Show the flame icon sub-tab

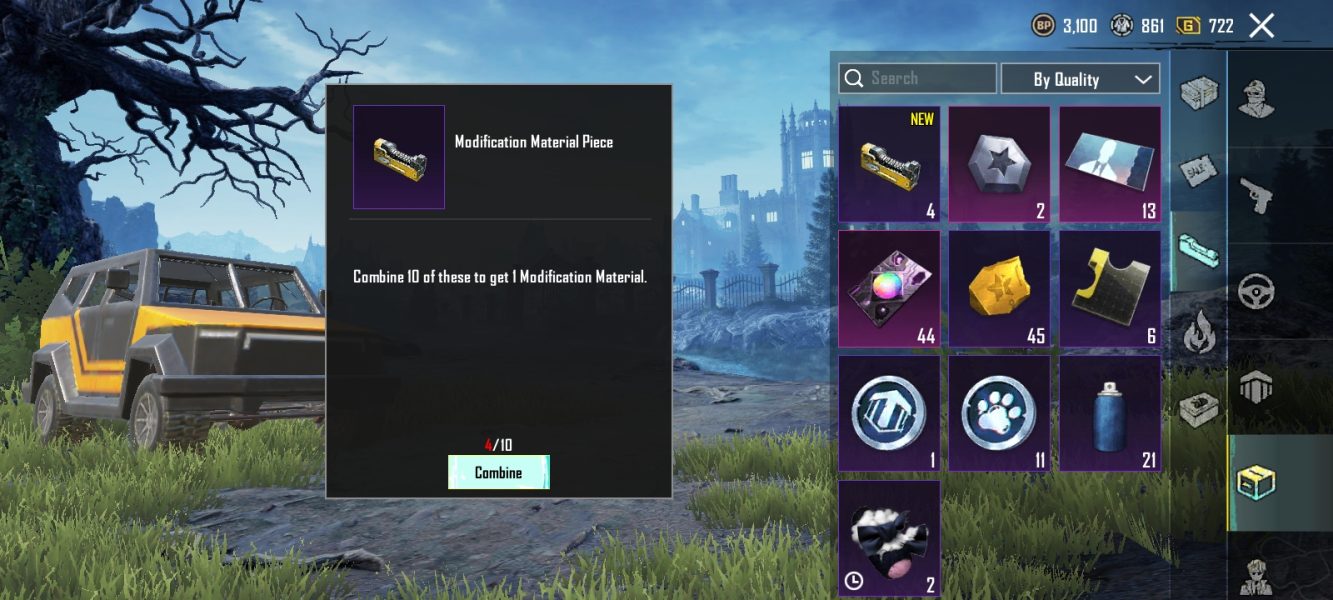1198,331
